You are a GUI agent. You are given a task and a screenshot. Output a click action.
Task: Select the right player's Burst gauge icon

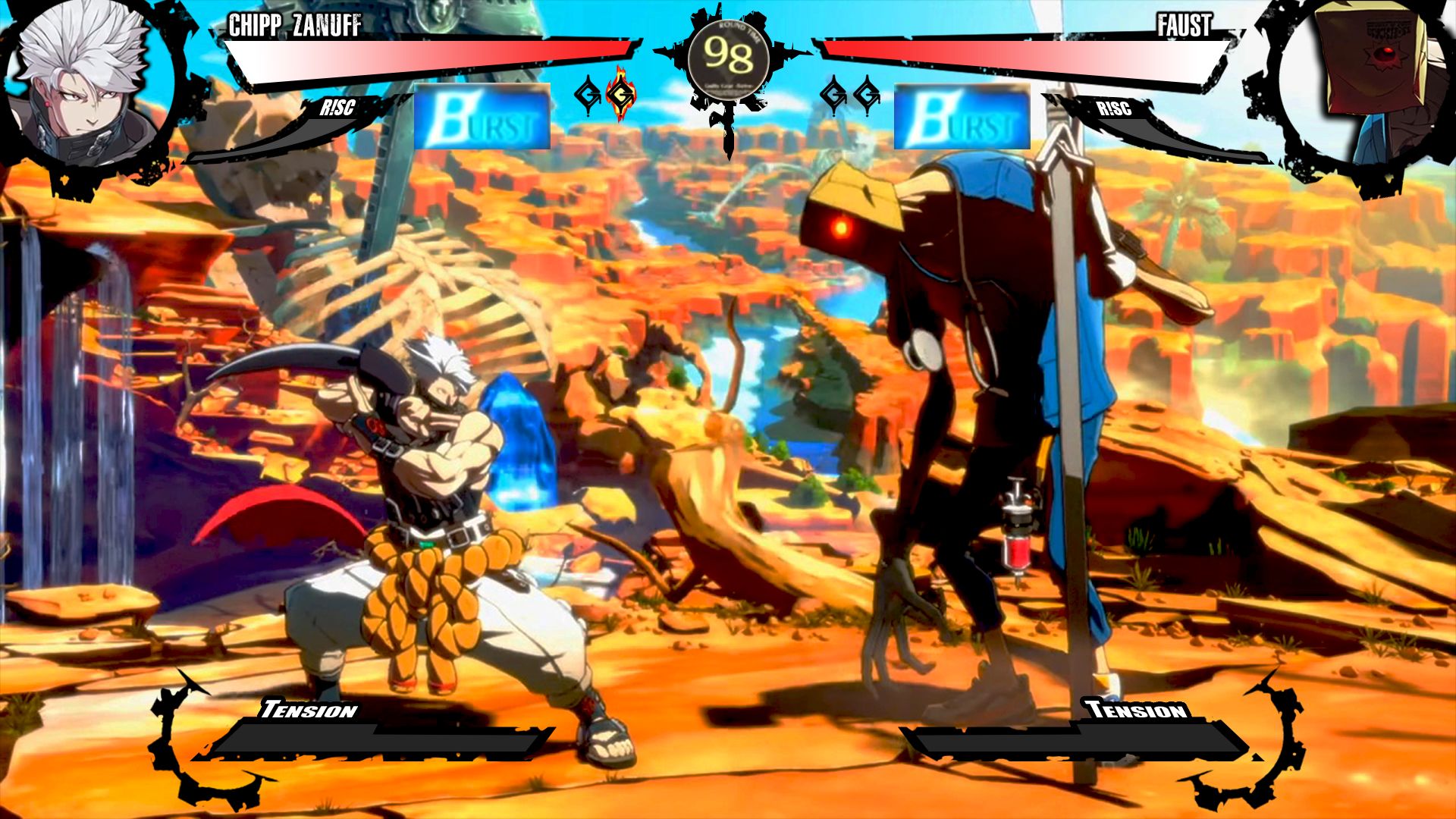963,119
